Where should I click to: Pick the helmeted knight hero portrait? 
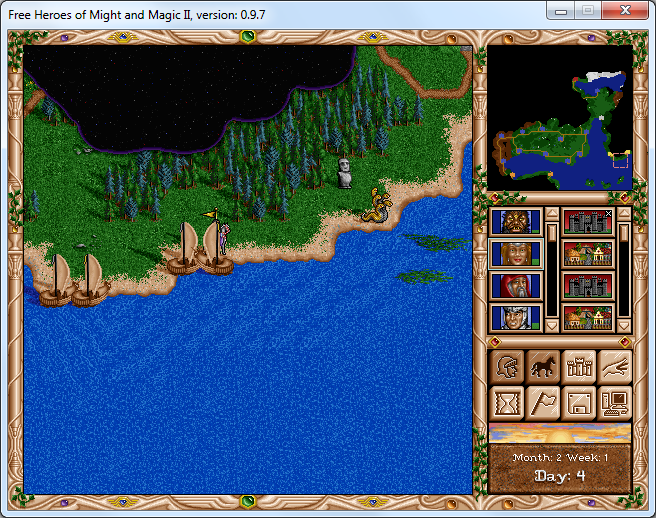pyautogui.click(x=516, y=318)
